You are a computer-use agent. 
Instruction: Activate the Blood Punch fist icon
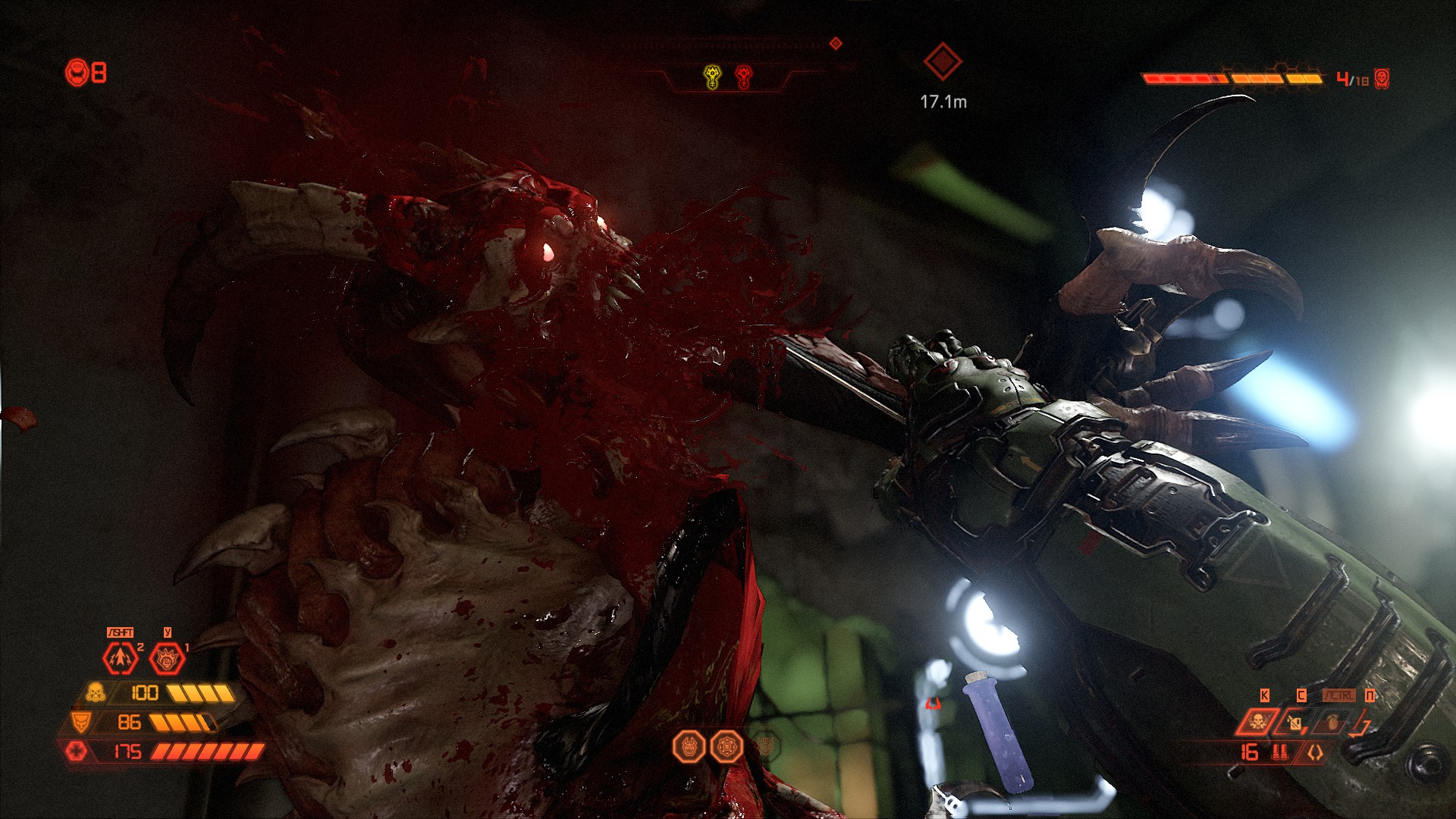coord(167,659)
